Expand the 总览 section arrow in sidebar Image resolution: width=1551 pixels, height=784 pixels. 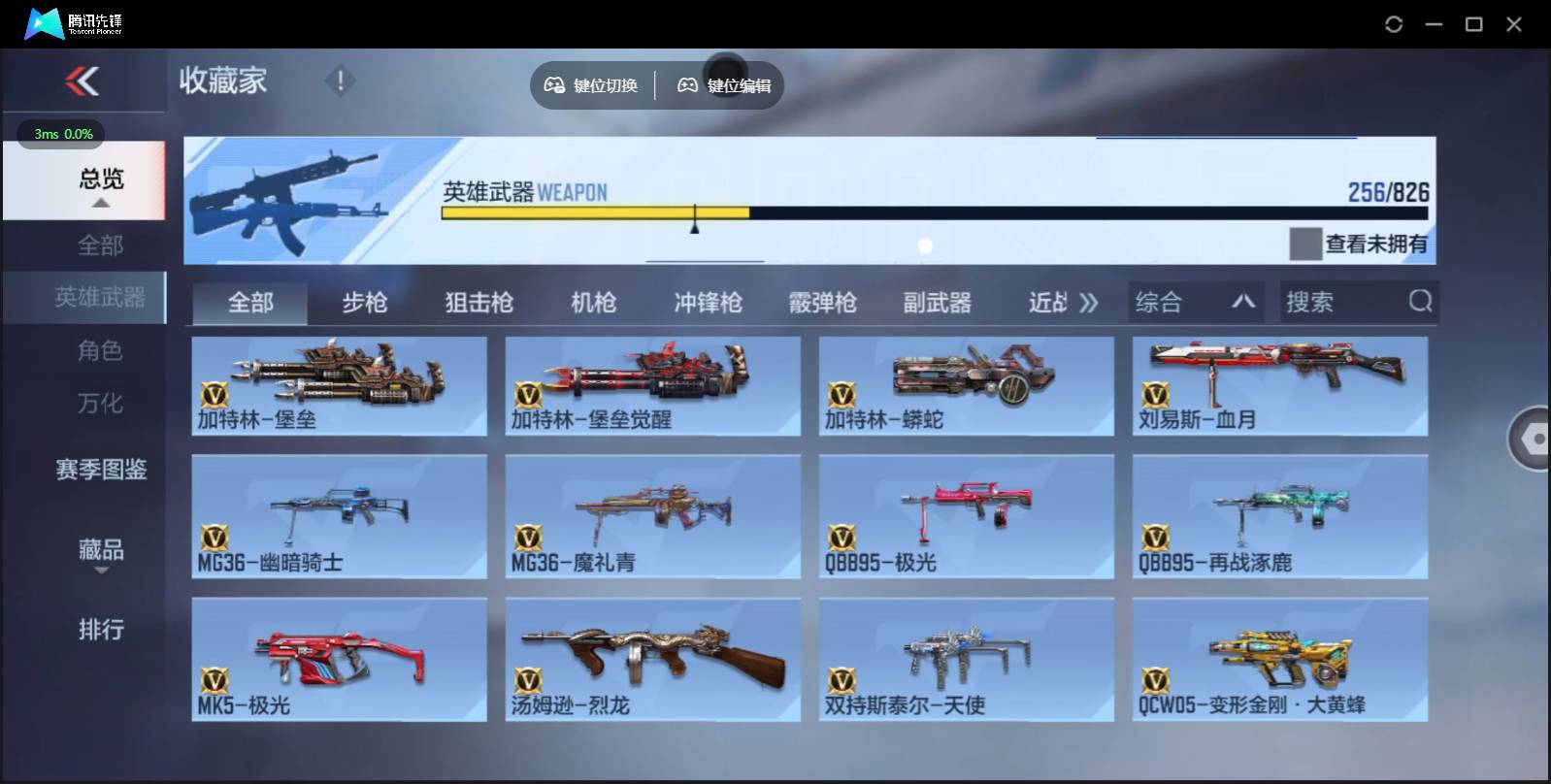click(x=101, y=205)
